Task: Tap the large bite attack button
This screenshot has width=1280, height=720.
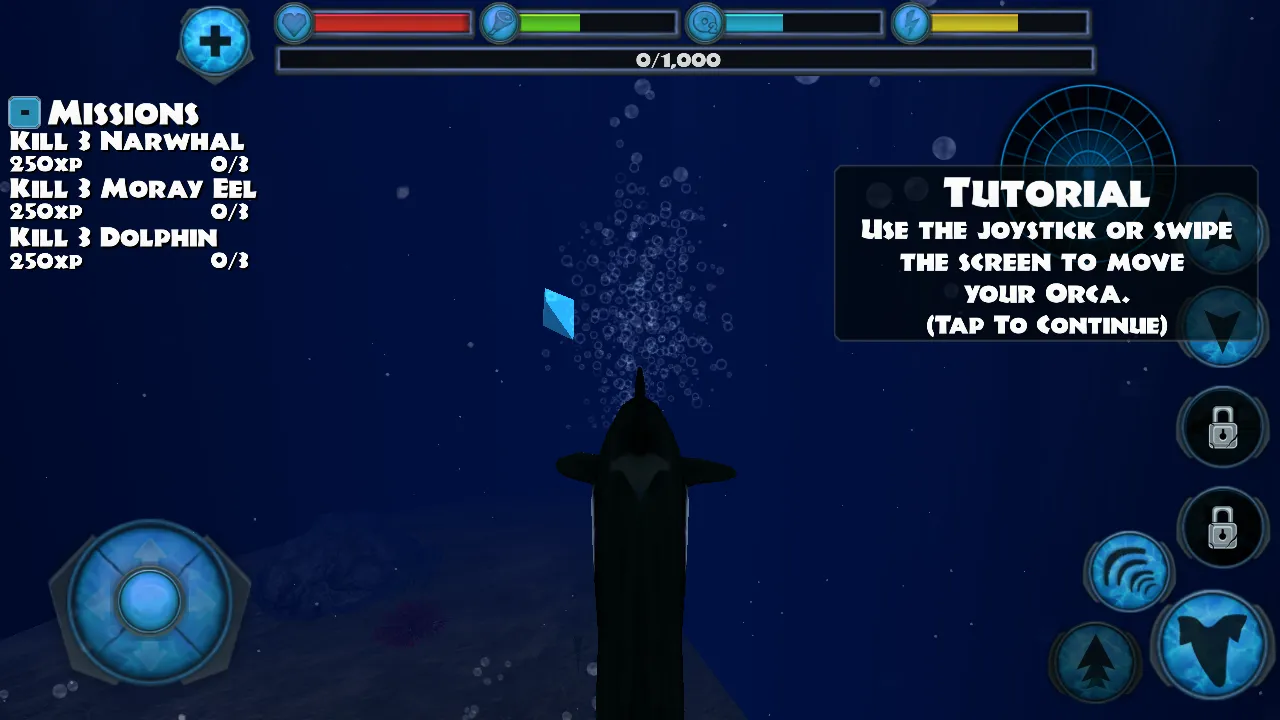Action: pos(1214,643)
